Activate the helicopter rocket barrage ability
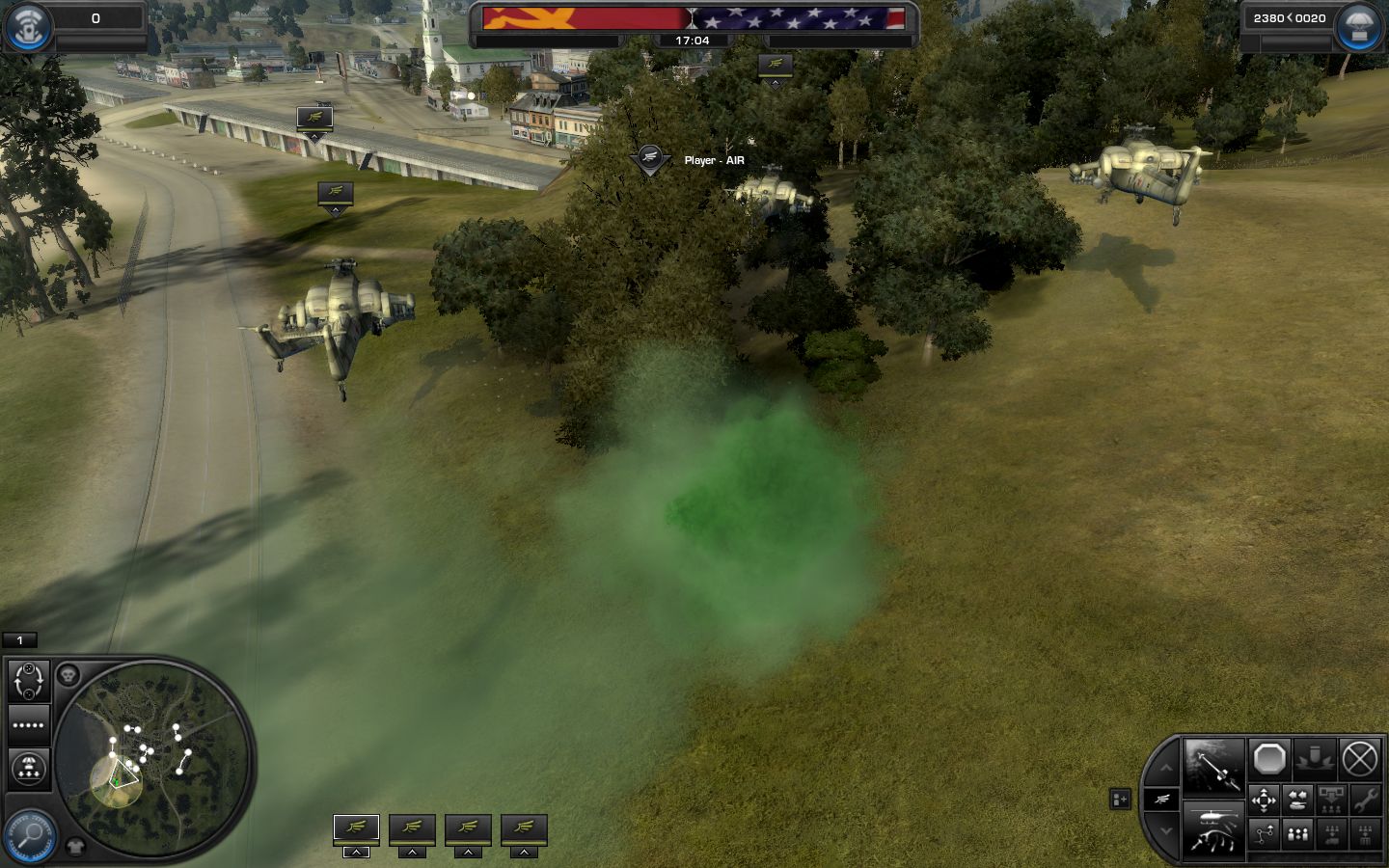This screenshot has height=868, width=1389. tap(1212, 829)
